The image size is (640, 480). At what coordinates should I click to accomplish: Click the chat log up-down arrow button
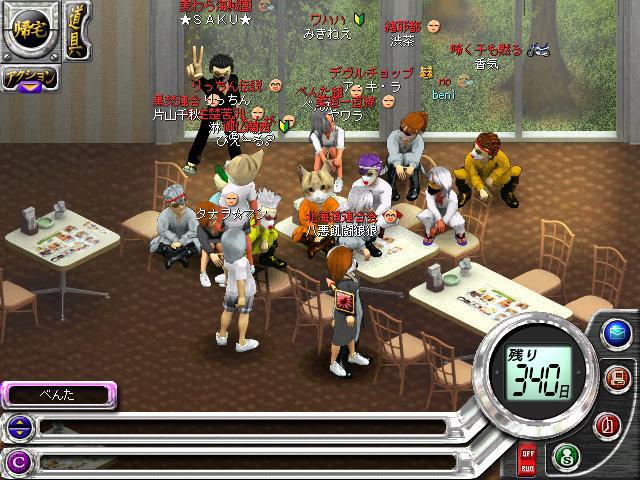tap(17, 428)
